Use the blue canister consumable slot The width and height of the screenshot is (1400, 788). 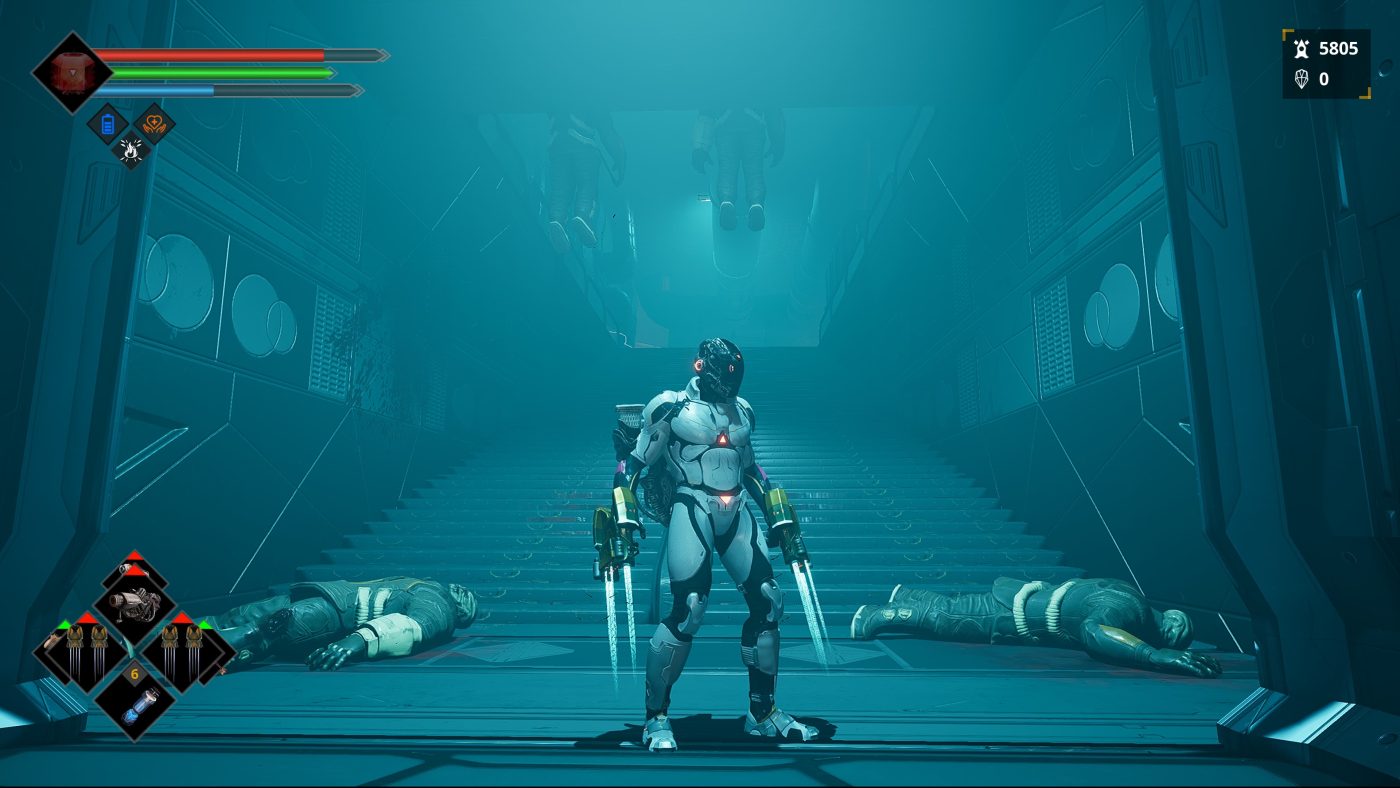134,700
